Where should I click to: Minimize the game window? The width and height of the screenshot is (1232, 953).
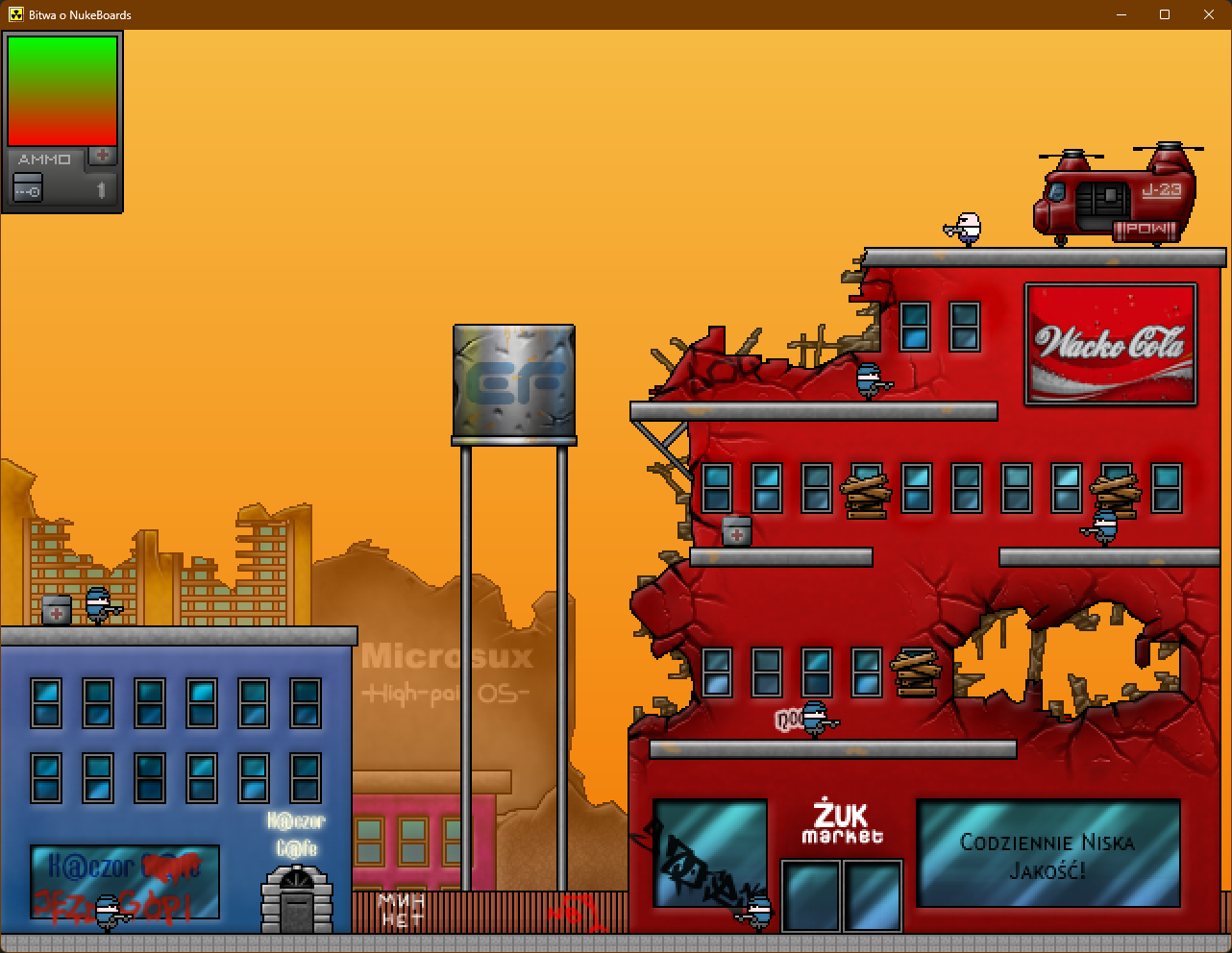(x=1121, y=14)
